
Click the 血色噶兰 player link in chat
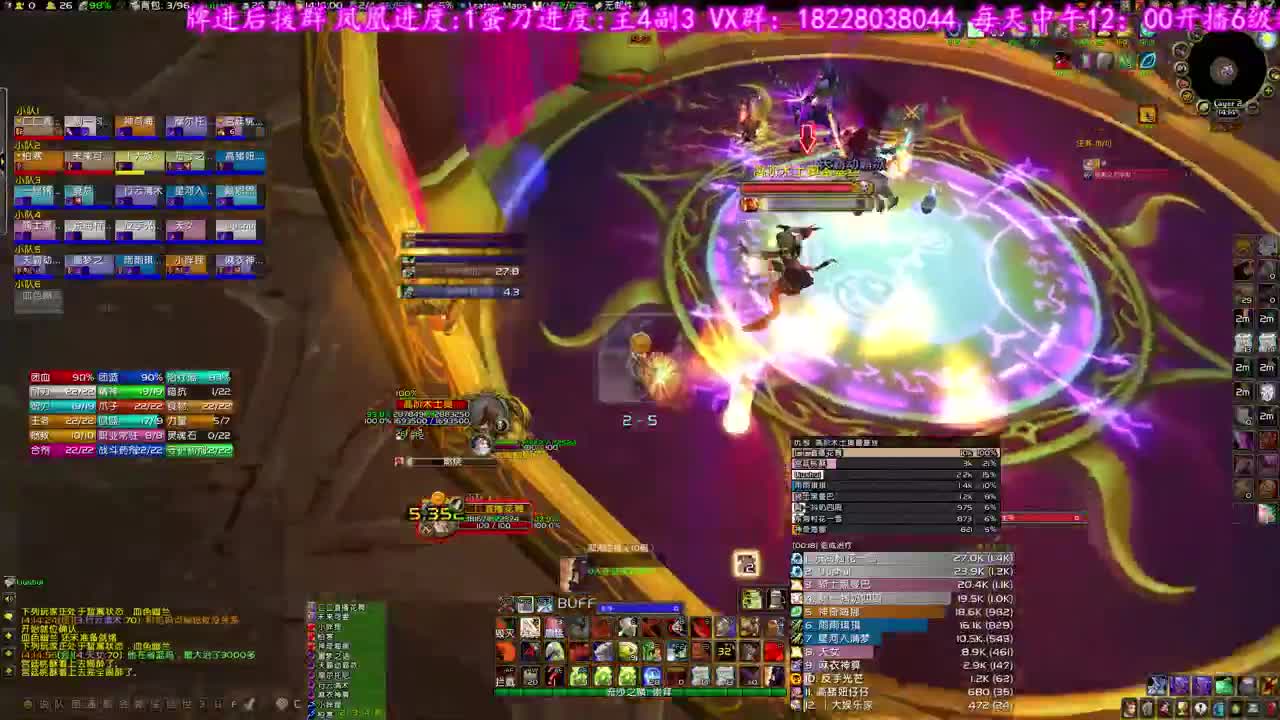(148, 612)
